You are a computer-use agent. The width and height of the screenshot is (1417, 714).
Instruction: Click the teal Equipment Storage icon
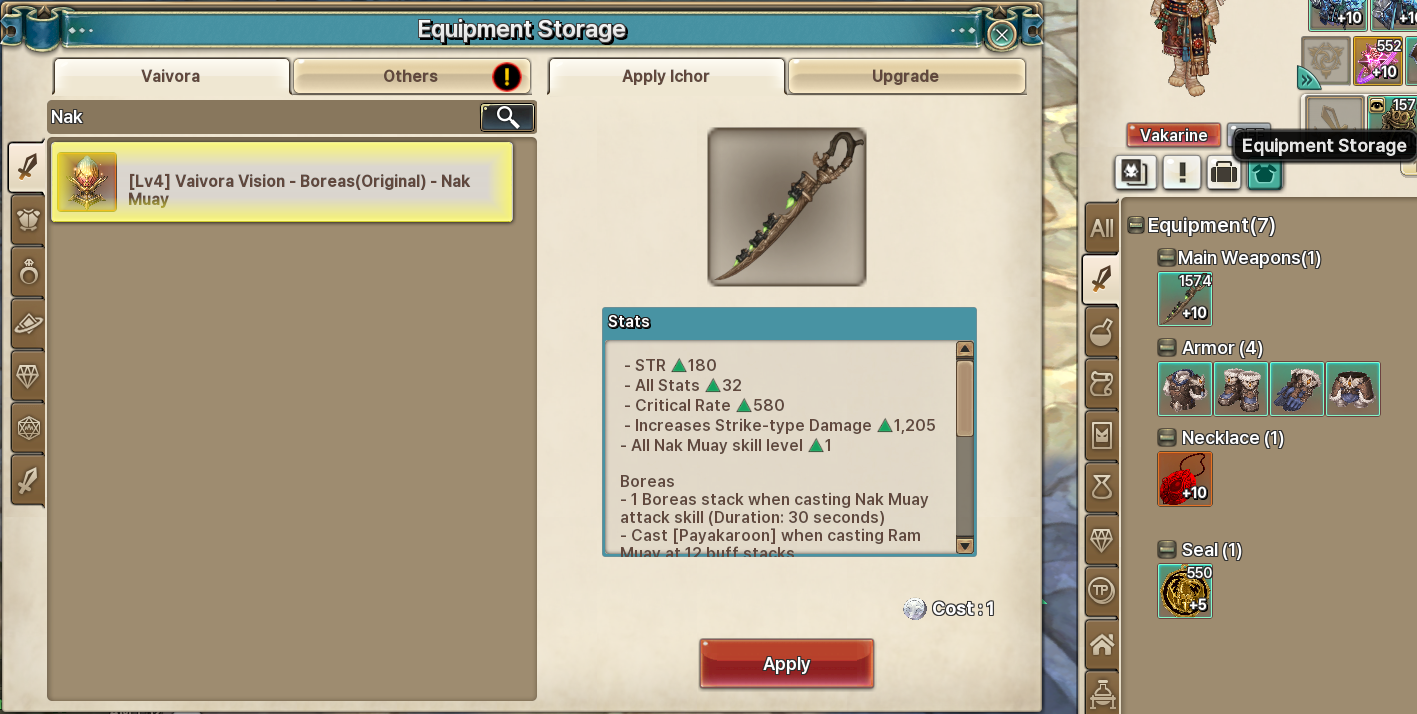coord(1264,173)
